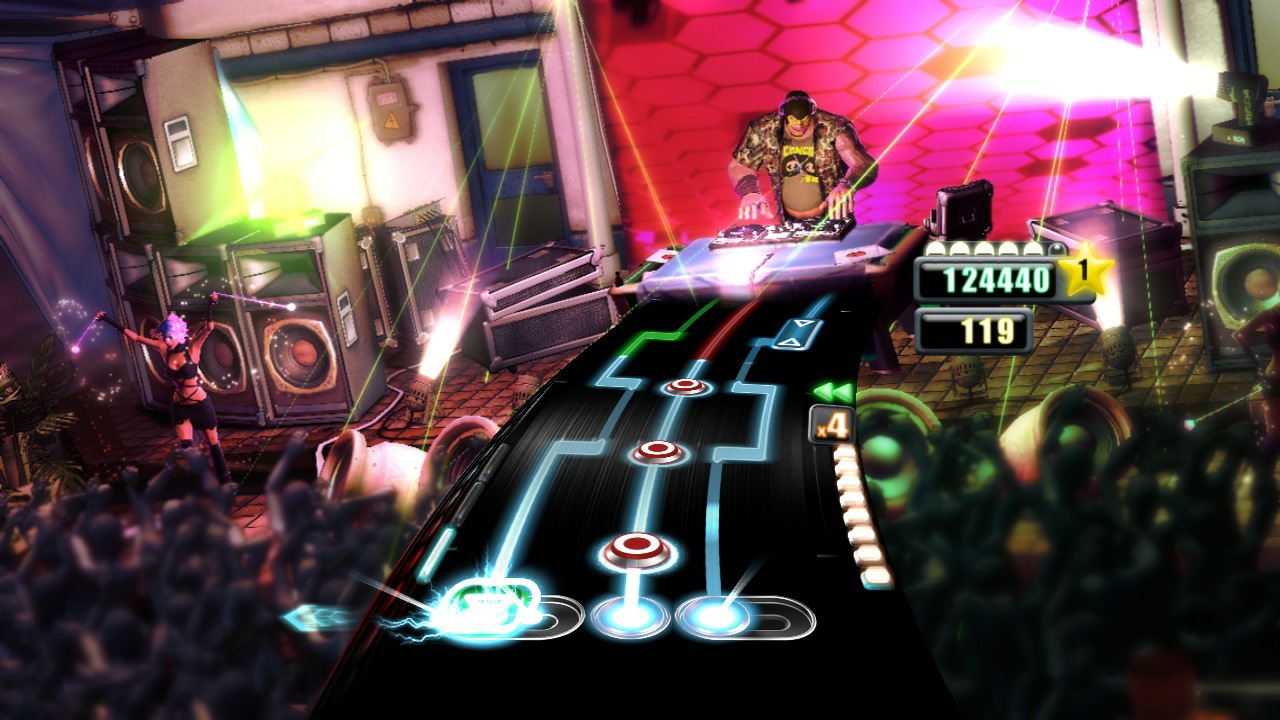Click the rewind arrows next to the multiplier

833,390
